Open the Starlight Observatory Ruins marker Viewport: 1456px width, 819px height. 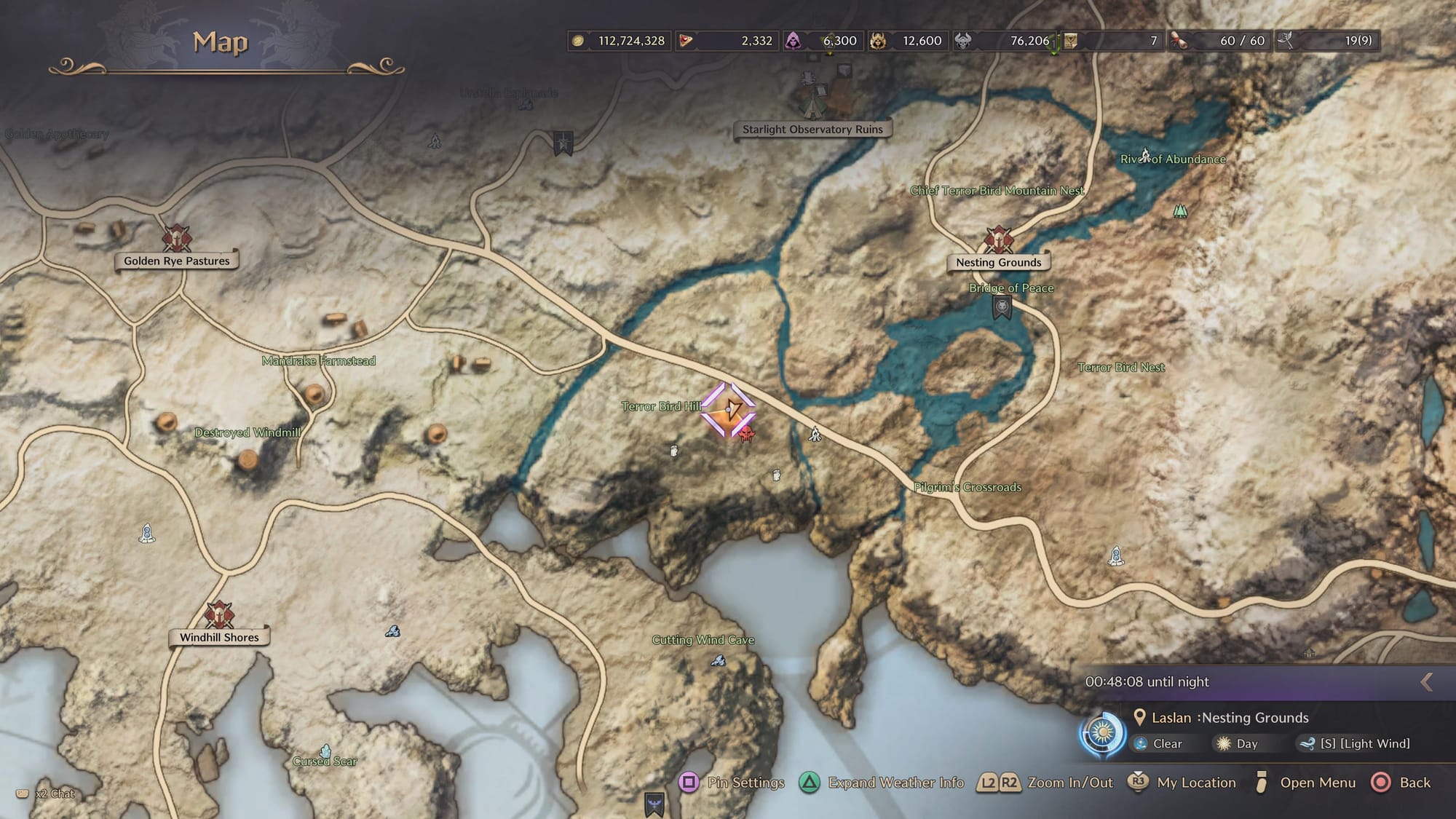tap(825, 100)
